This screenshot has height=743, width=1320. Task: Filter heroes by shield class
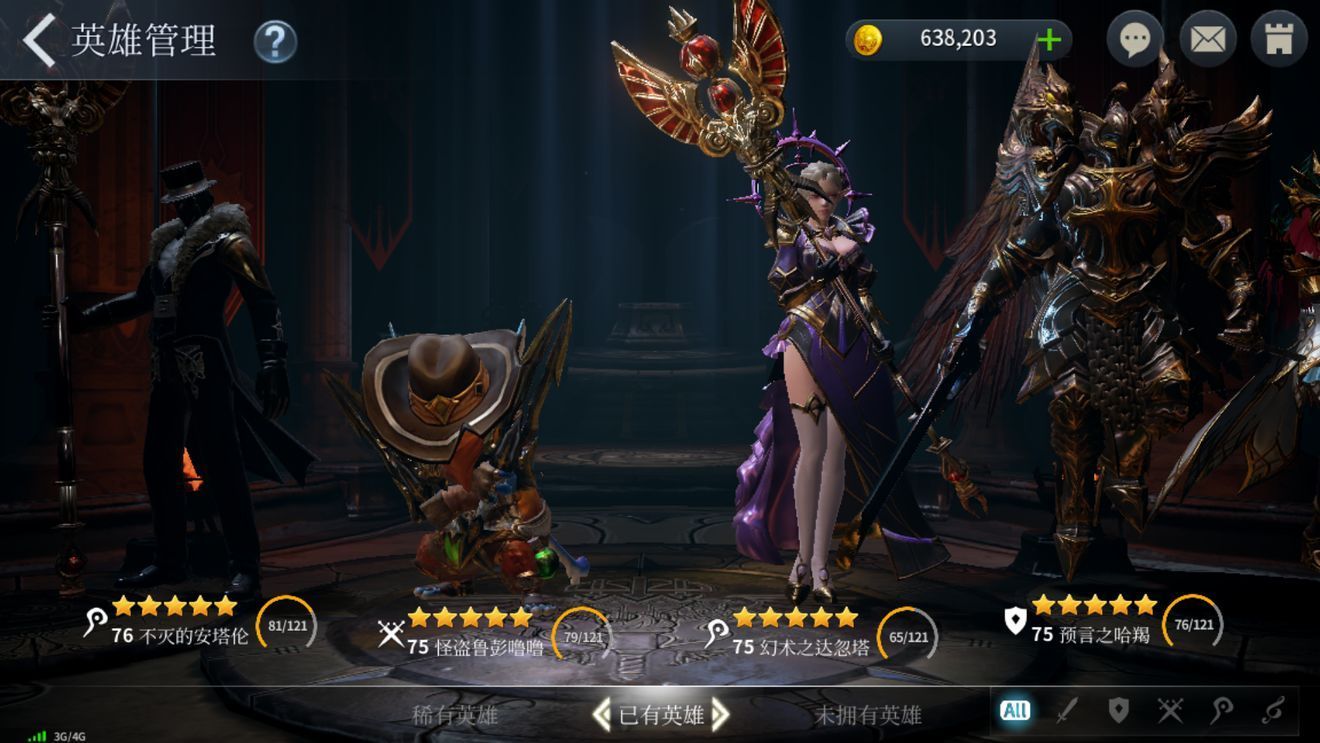point(1118,711)
